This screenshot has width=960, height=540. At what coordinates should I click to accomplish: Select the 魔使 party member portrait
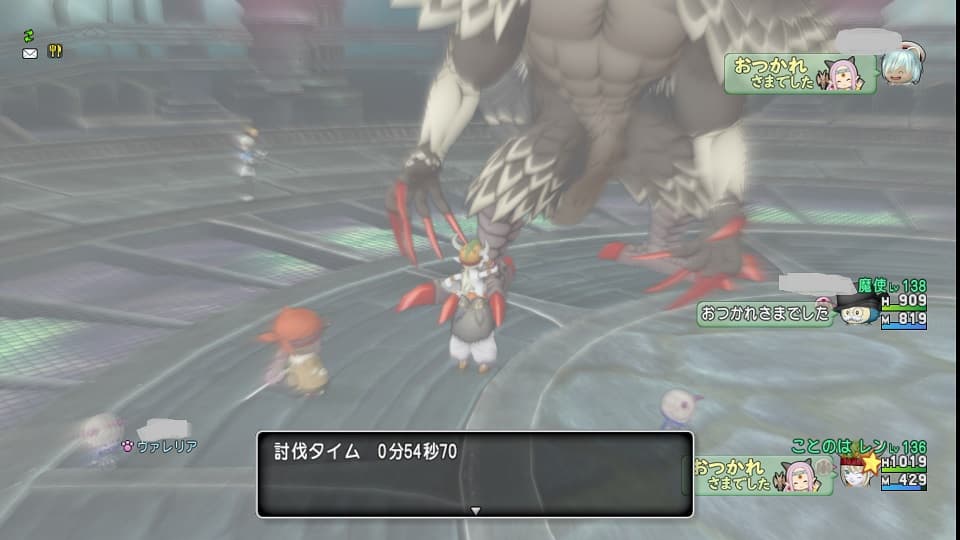(857, 310)
